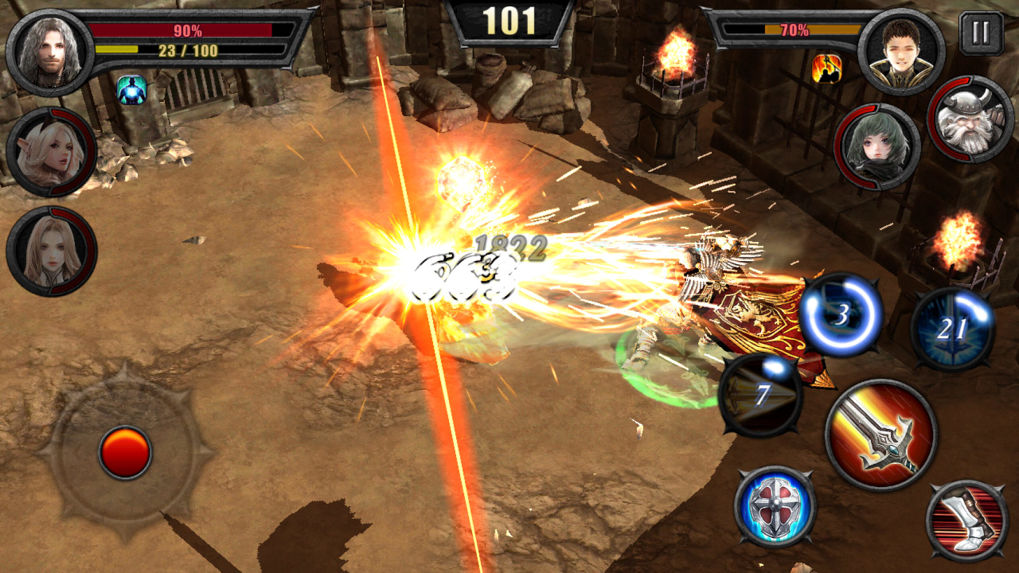Tap the skill with cooldown 21

click(x=952, y=329)
